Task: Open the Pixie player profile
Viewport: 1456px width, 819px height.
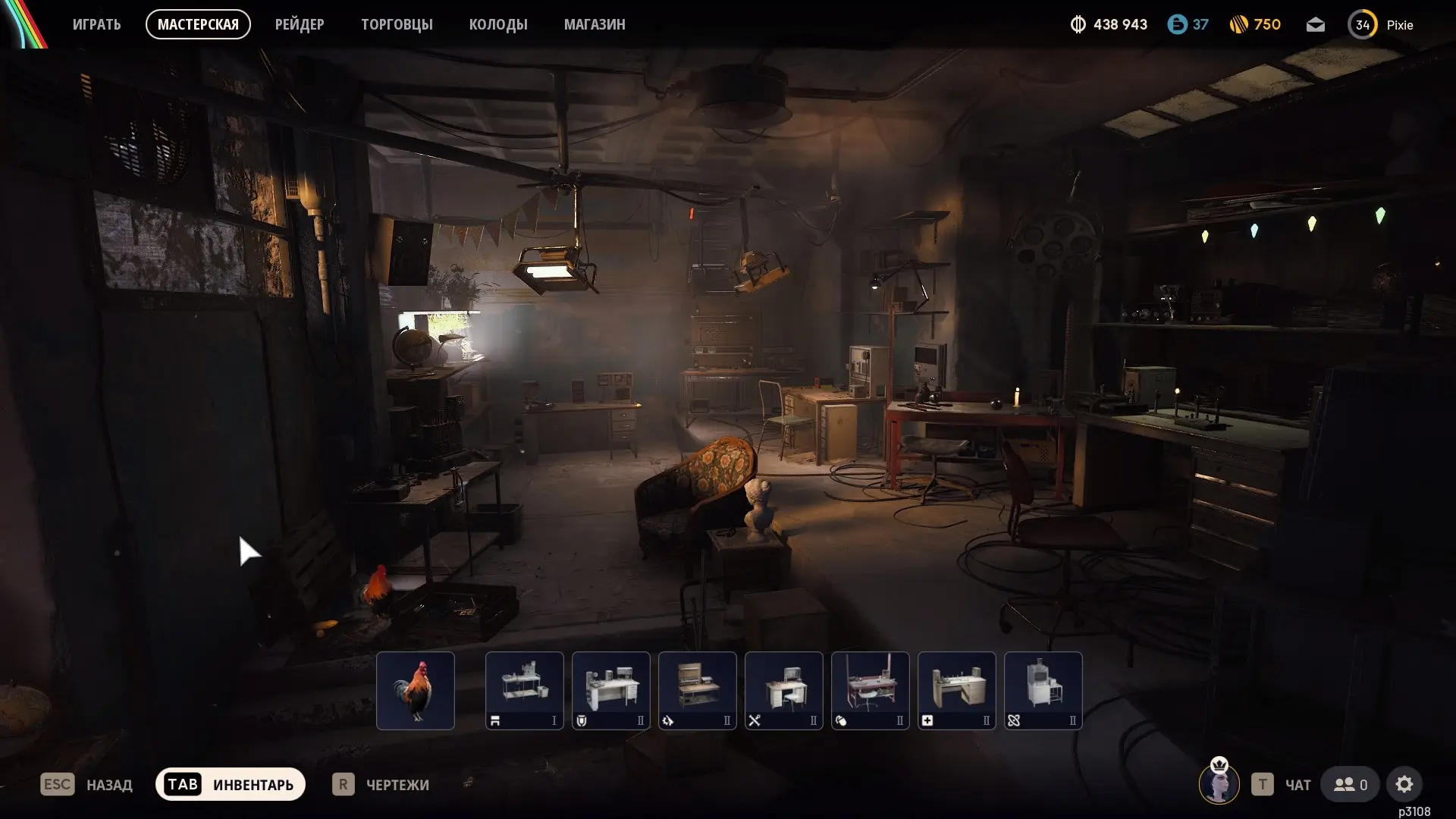Action: click(x=1381, y=25)
